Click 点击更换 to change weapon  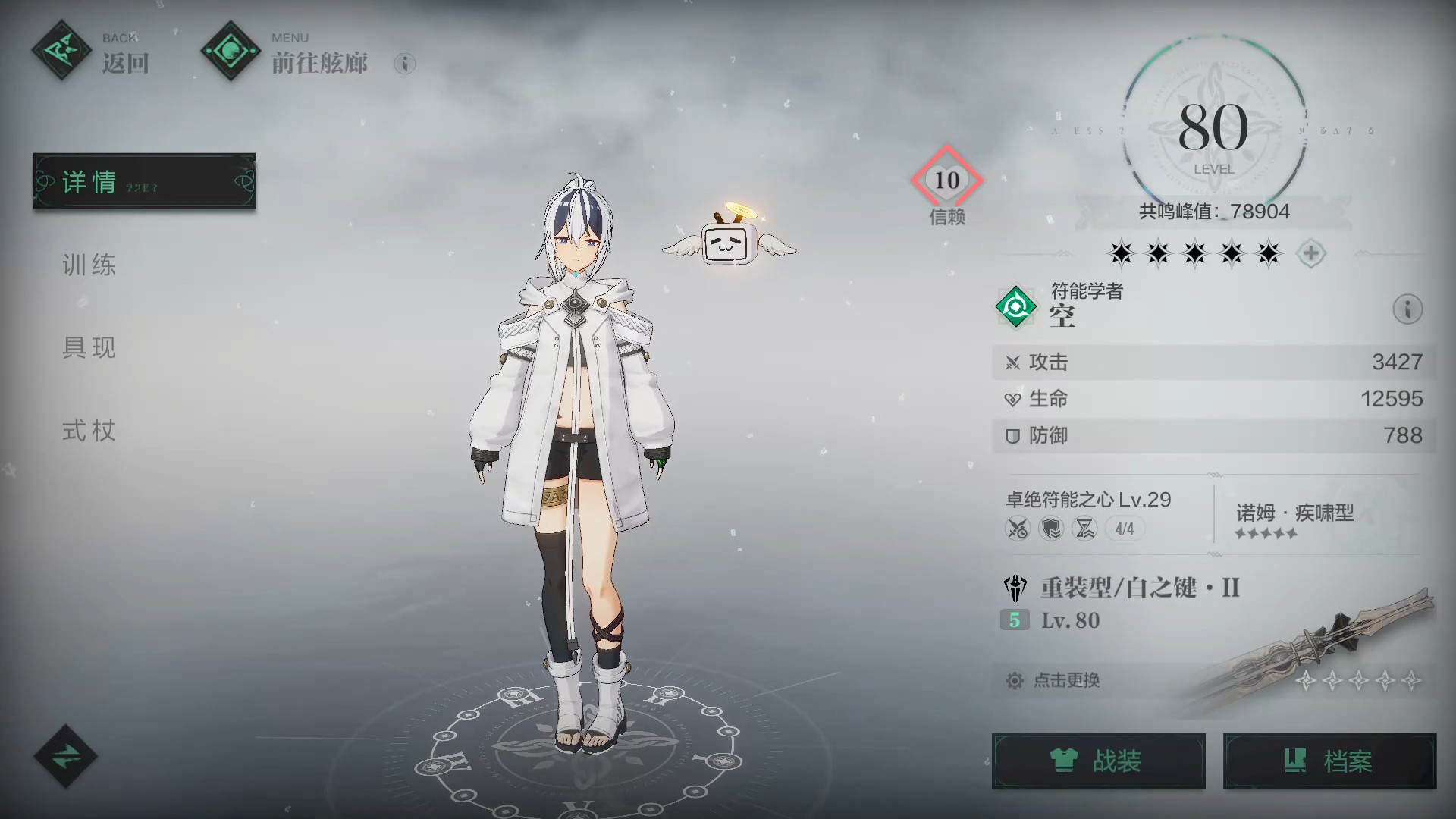(x=1066, y=680)
